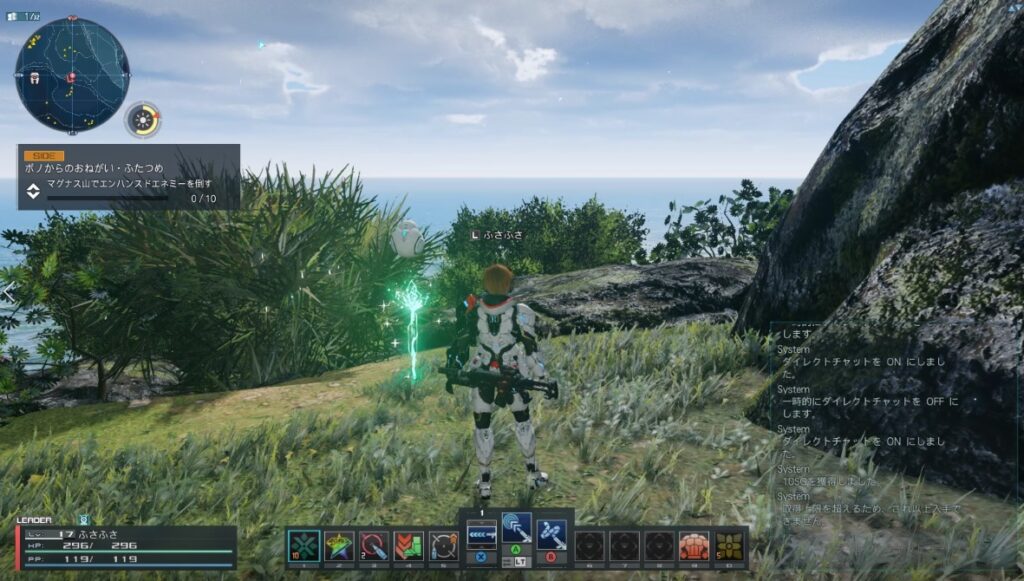The image size is (1024, 581).
Task: Use the teal snowflake item in slot one
Action: [x=304, y=546]
